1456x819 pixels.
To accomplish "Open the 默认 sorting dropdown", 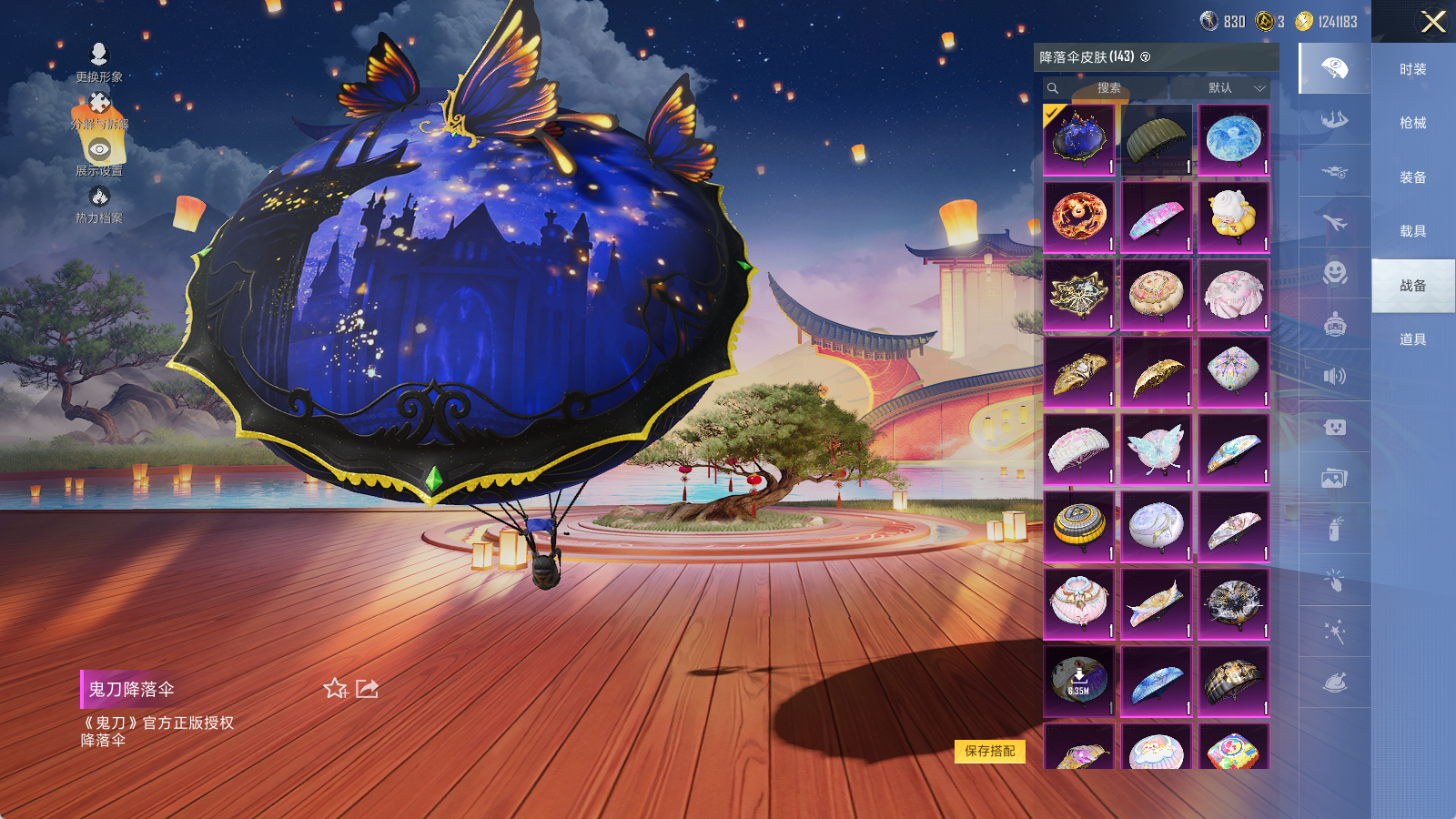I will pos(1236,88).
